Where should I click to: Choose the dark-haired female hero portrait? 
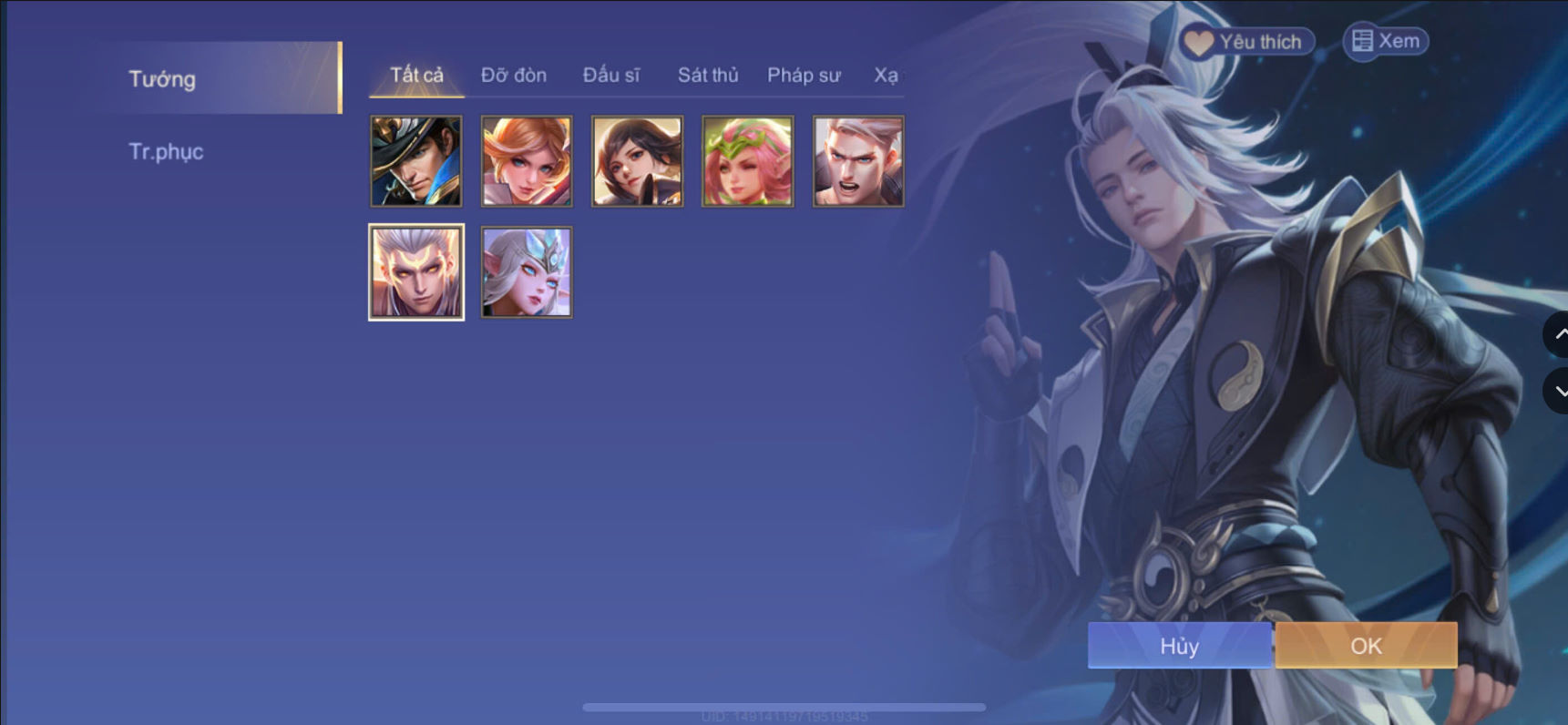pyautogui.click(x=636, y=160)
